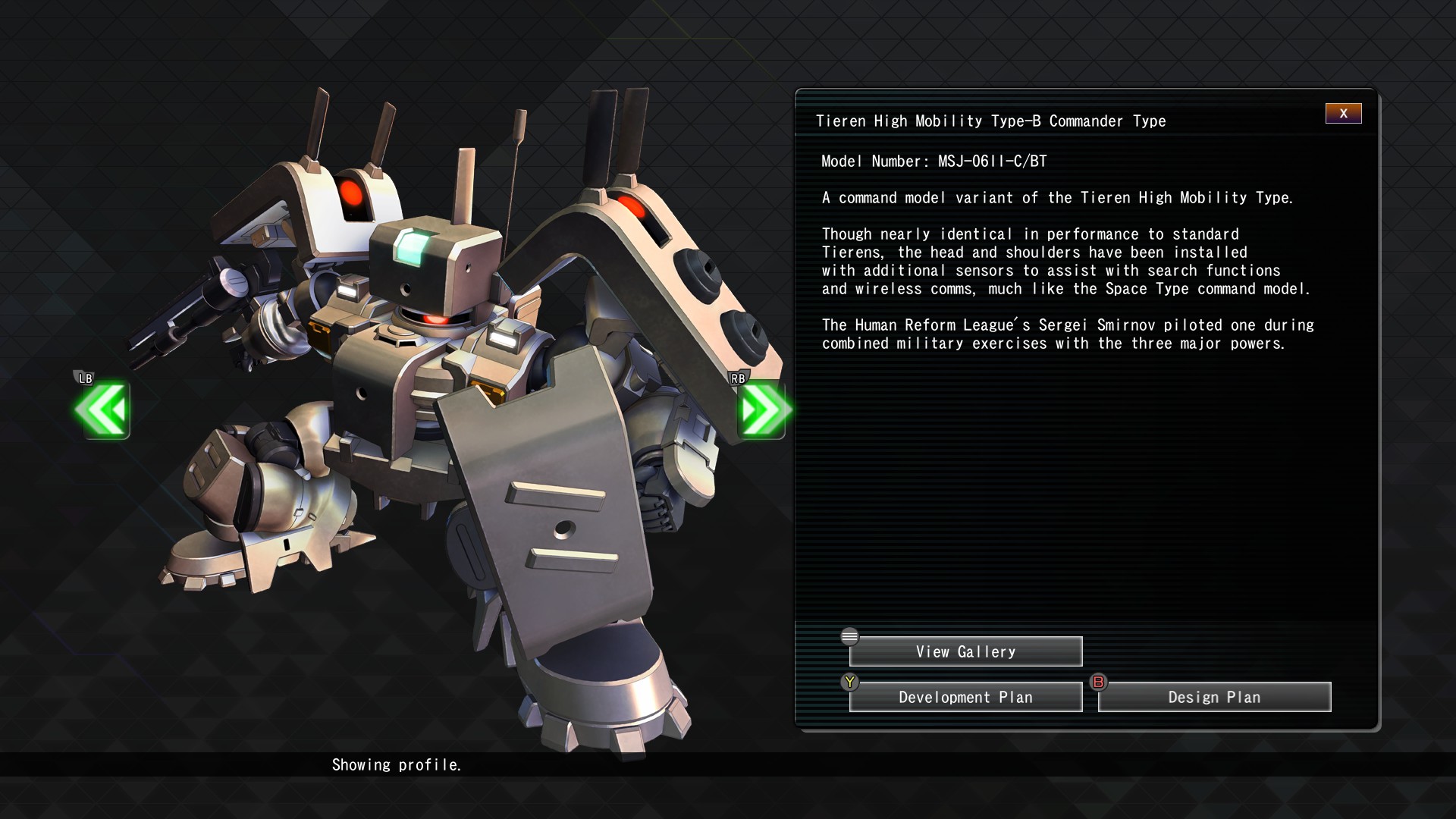The image size is (1456, 819).
Task: Show the Development Plan
Action: coord(965,697)
